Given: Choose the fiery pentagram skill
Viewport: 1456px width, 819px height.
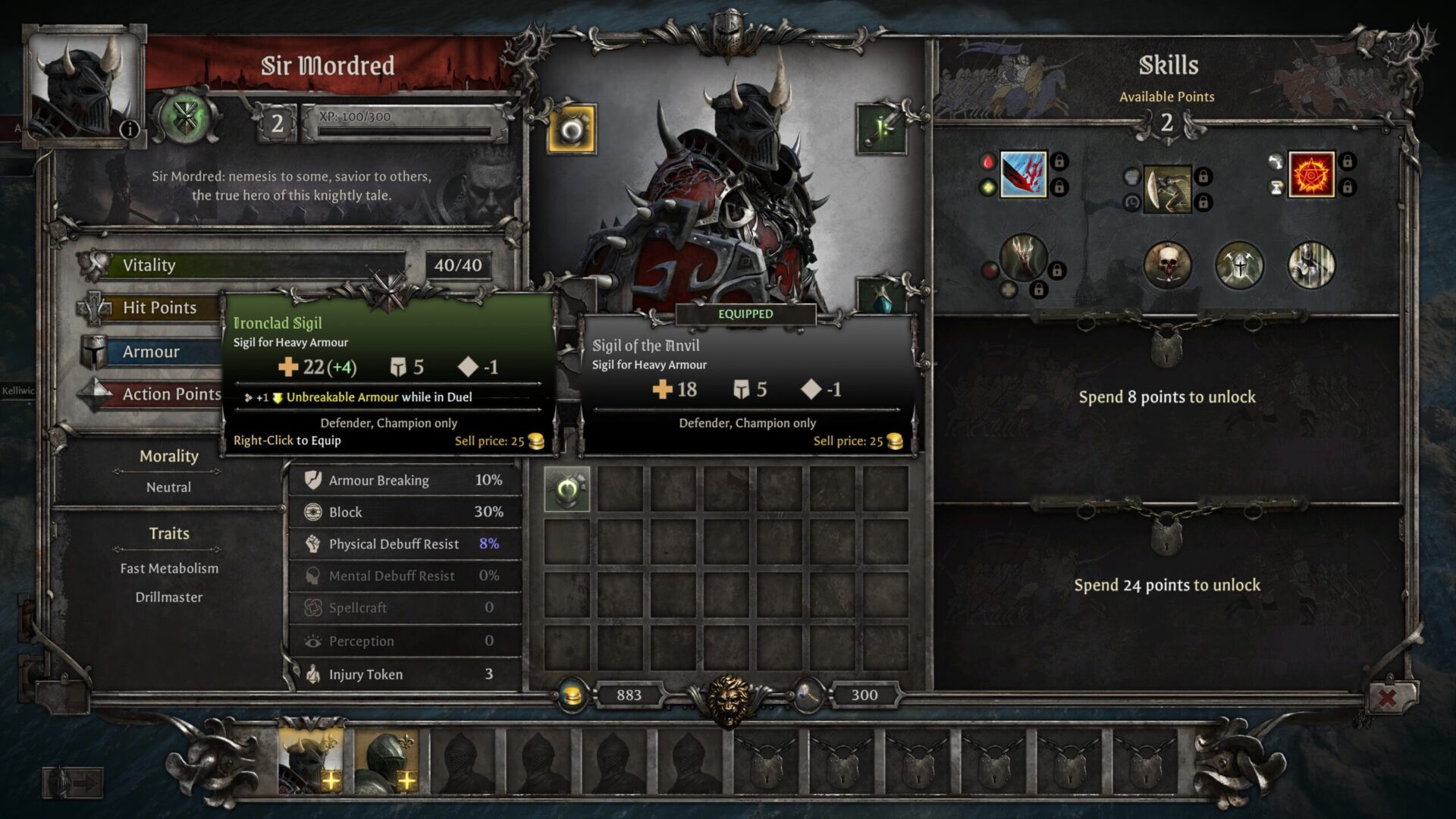Looking at the screenshot, I should coord(1311,174).
